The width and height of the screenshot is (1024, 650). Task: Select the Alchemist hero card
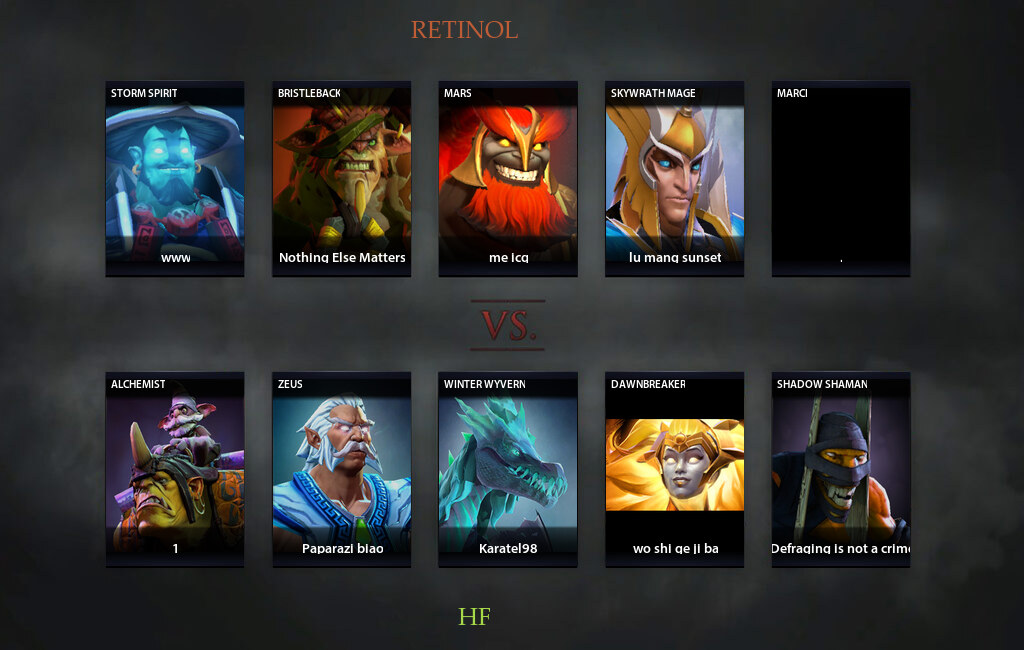[175, 469]
